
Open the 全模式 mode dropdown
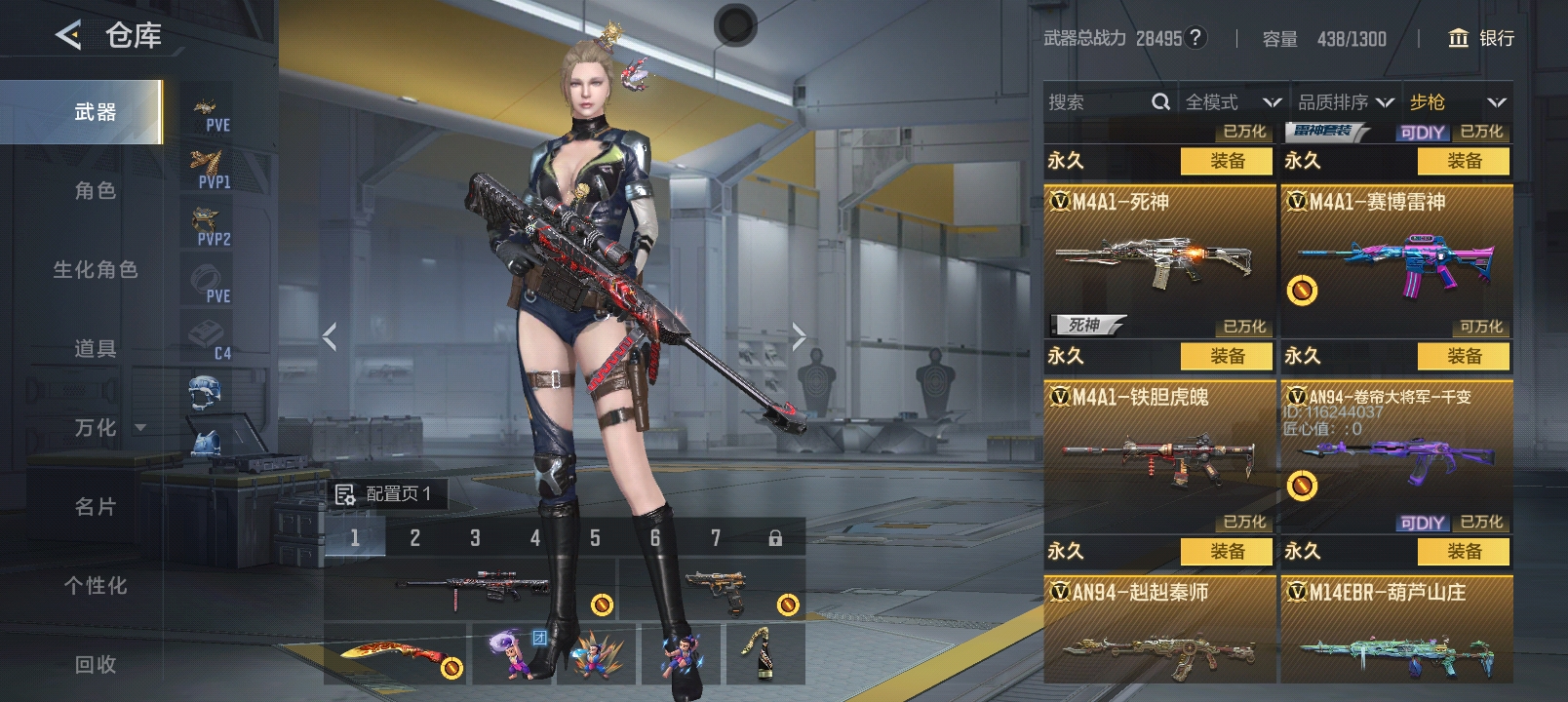tap(1233, 102)
